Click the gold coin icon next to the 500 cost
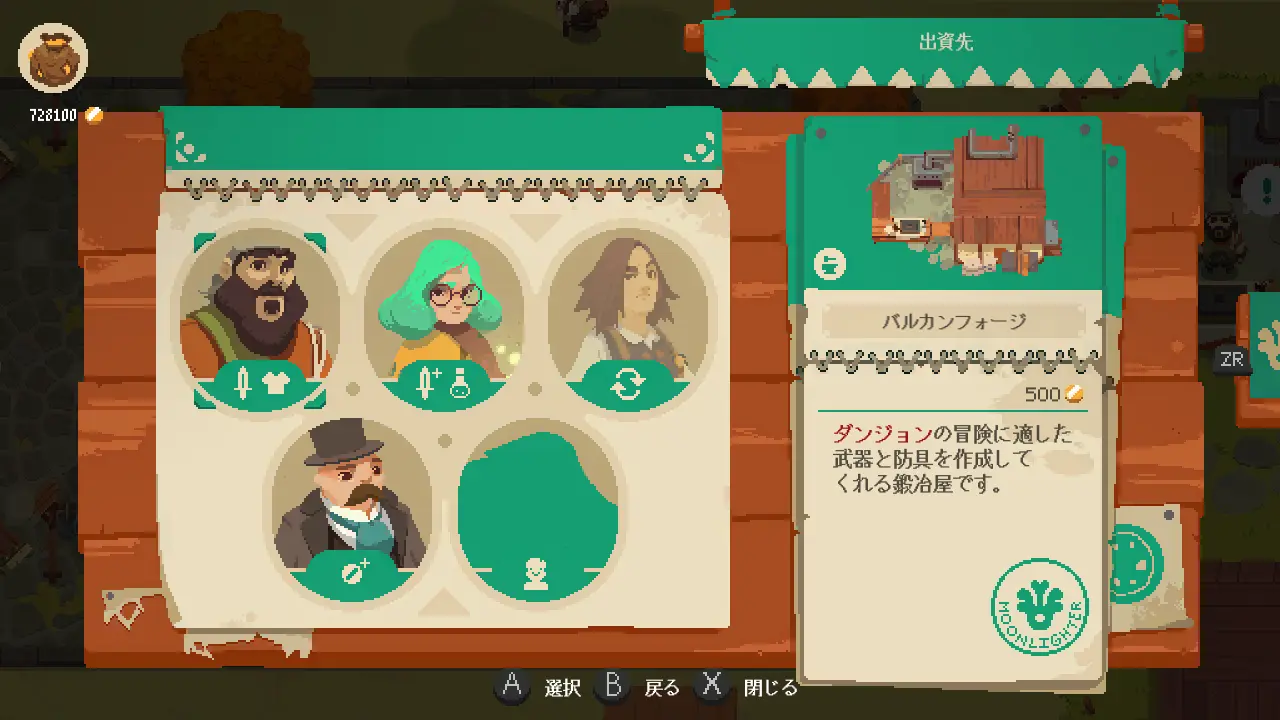 pos(1075,394)
